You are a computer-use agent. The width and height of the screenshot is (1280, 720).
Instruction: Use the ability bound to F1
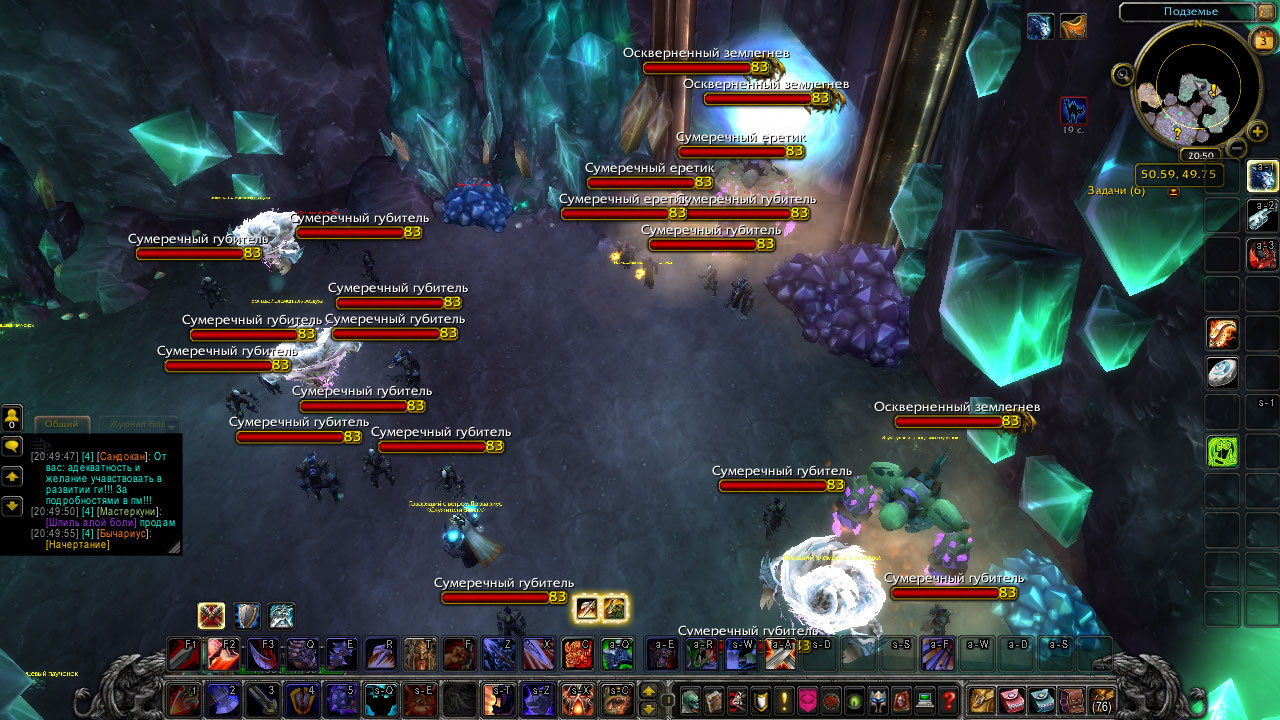pos(183,654)
